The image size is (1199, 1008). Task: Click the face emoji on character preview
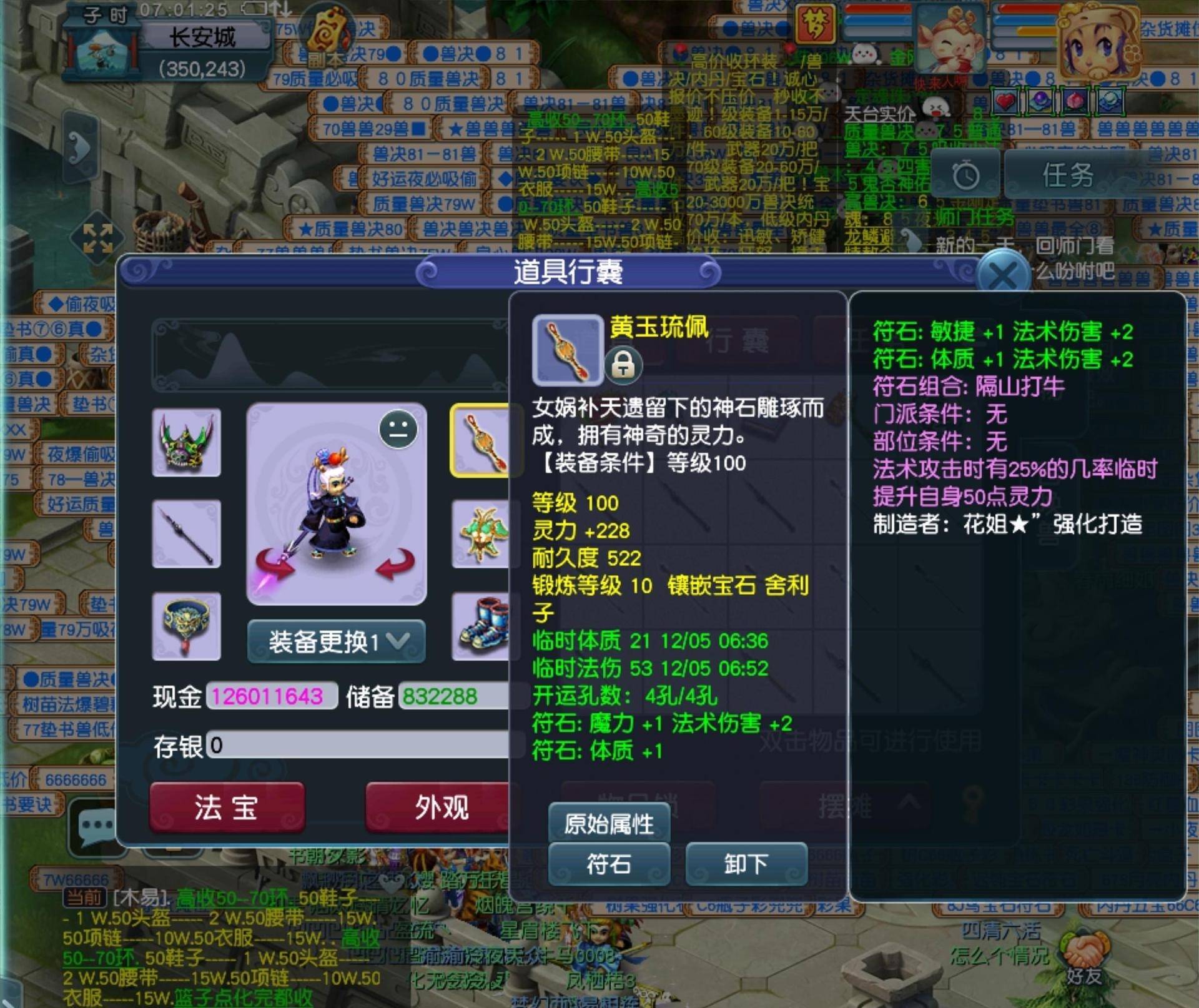[x=398, y=430]
